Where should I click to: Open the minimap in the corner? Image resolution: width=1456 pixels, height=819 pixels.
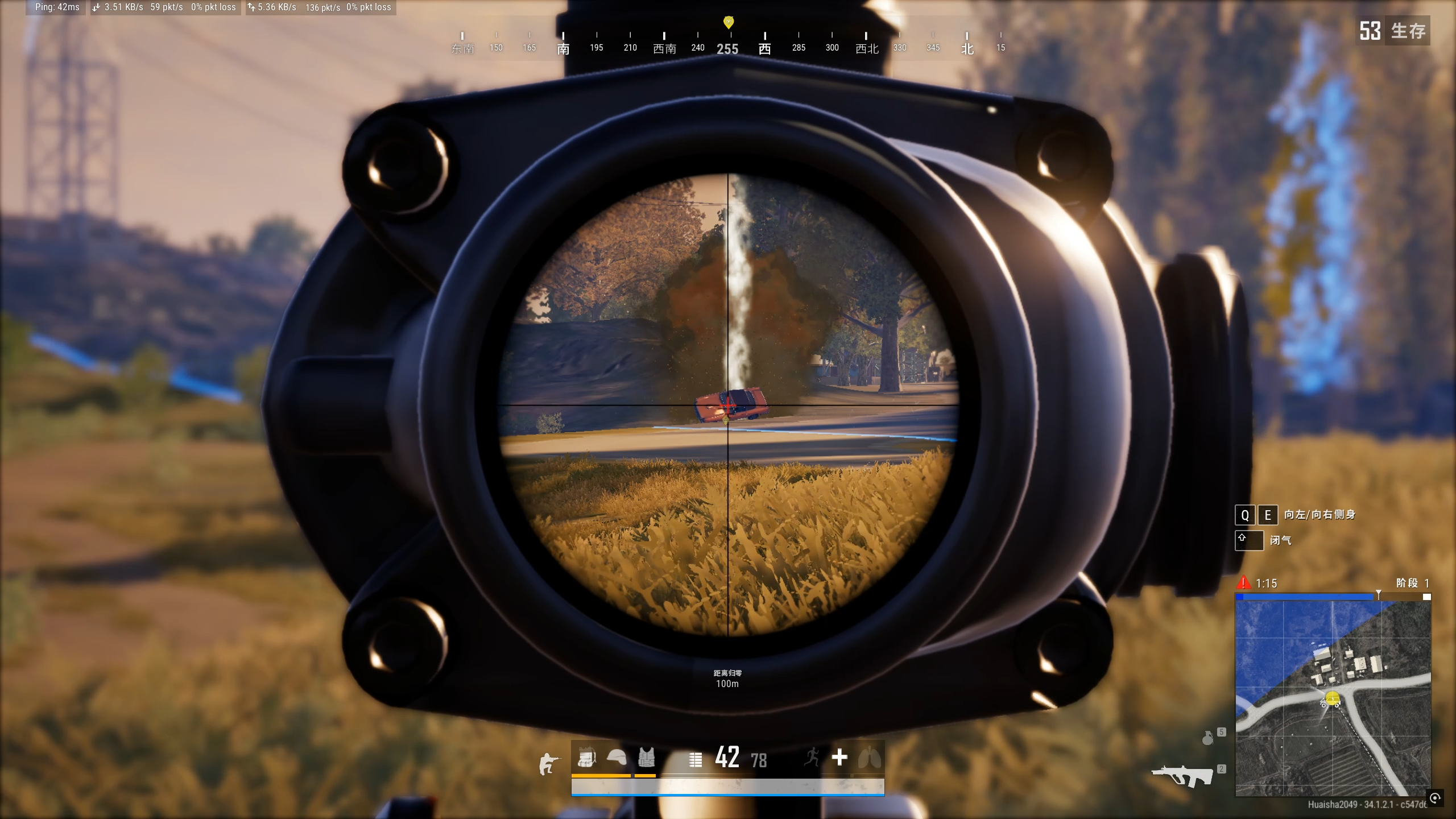pos(1333,697)
